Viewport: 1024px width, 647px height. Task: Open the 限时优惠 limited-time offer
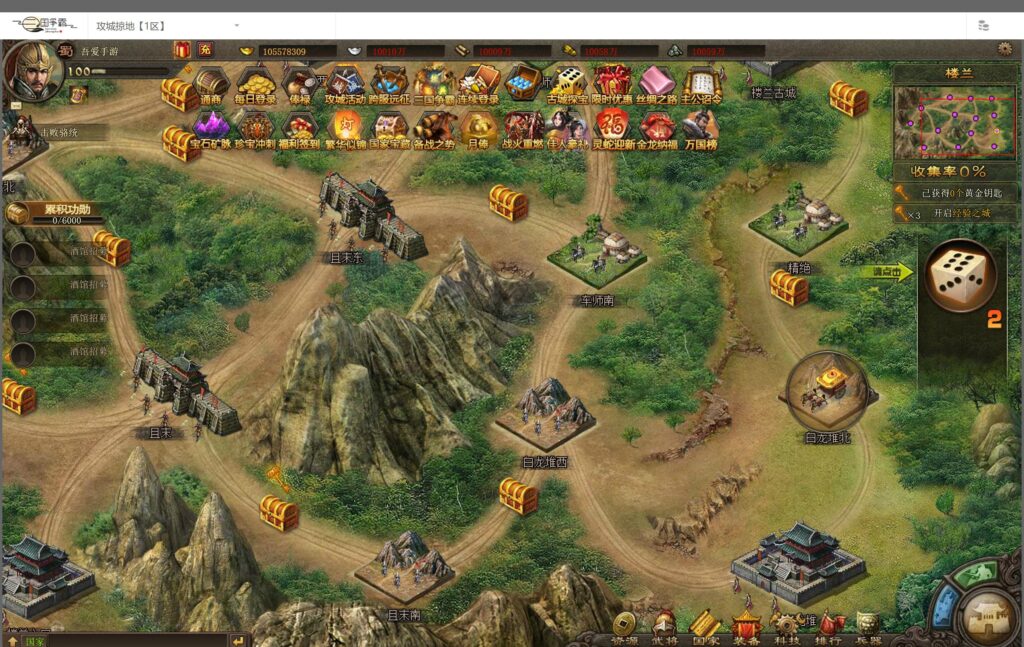612,84
